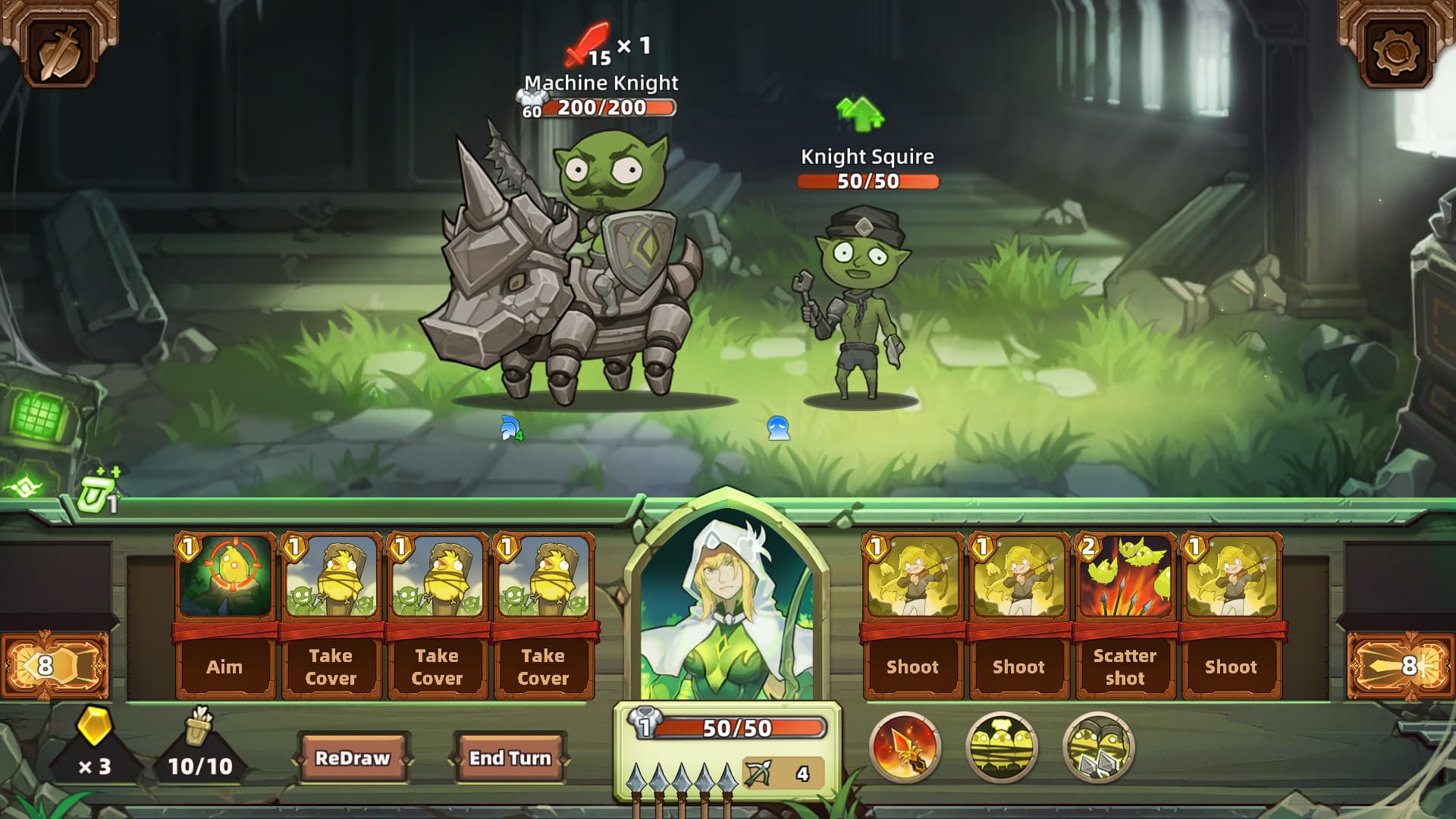Click the blue buff icon below Knight Squire
Screen dimensions: 1456x819
pos(779,429)
